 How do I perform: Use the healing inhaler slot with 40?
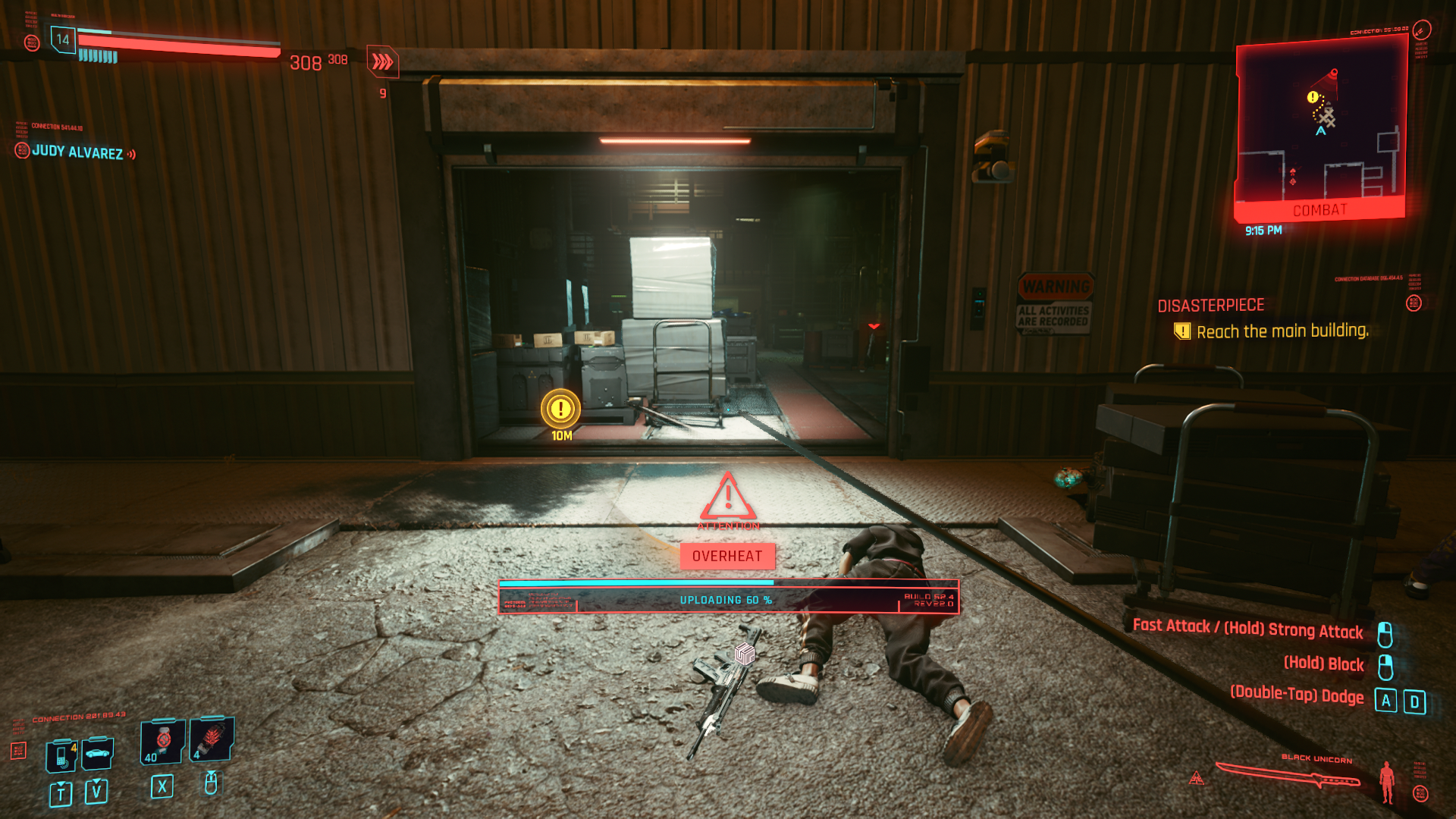pyautogui.click(x=162, y=741)
